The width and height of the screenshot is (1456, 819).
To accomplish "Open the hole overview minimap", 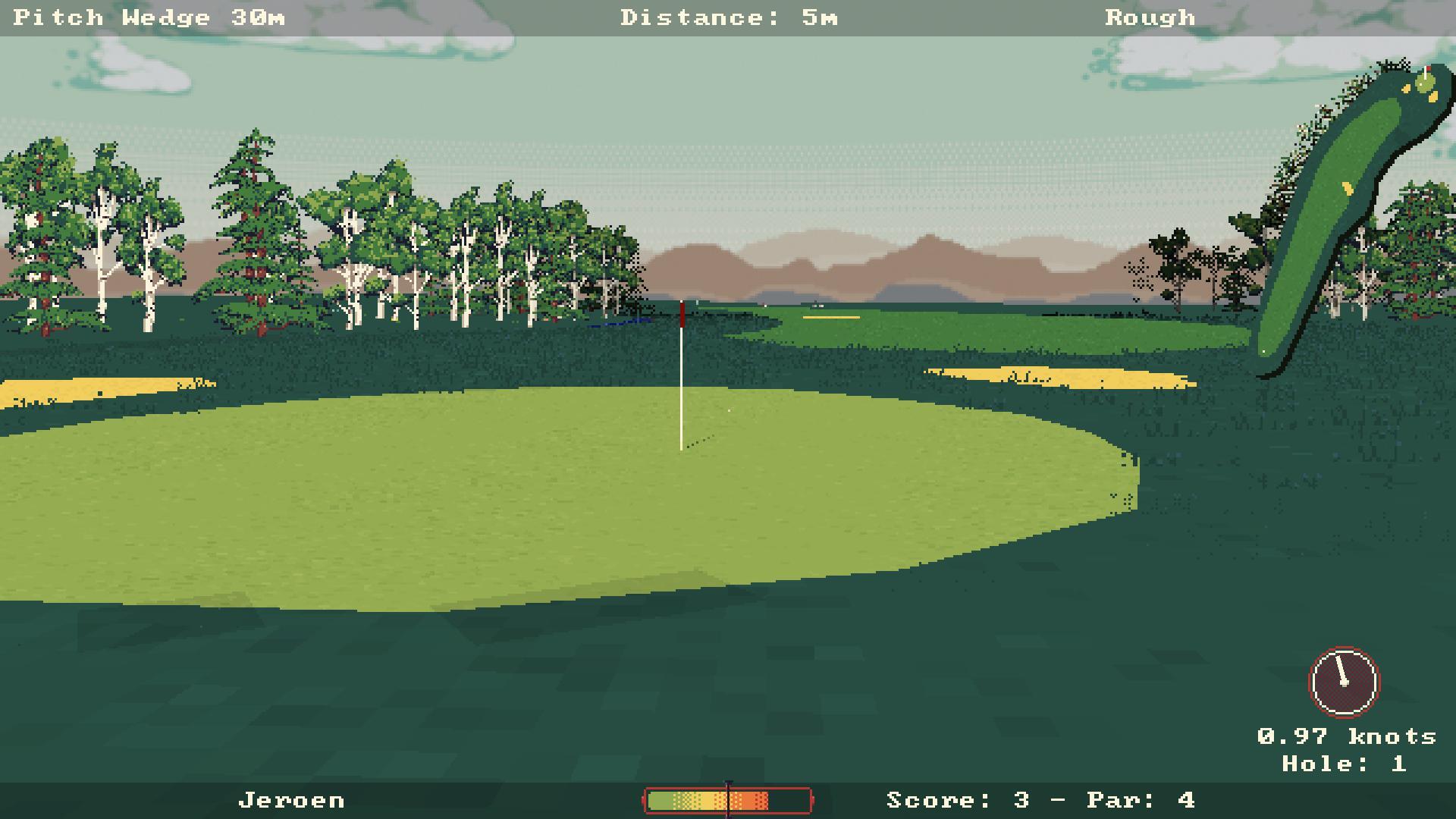I will [1357, 190].
